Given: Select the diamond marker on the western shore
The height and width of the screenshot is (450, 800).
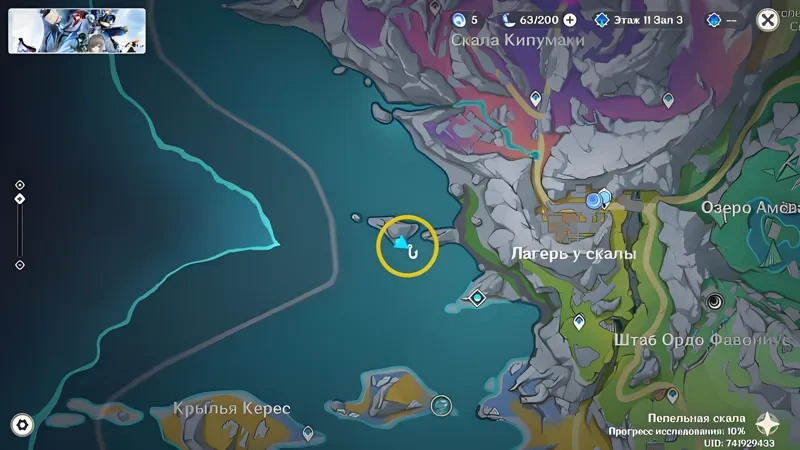Looking at the screenshot, I should click(x=478, y=297).
